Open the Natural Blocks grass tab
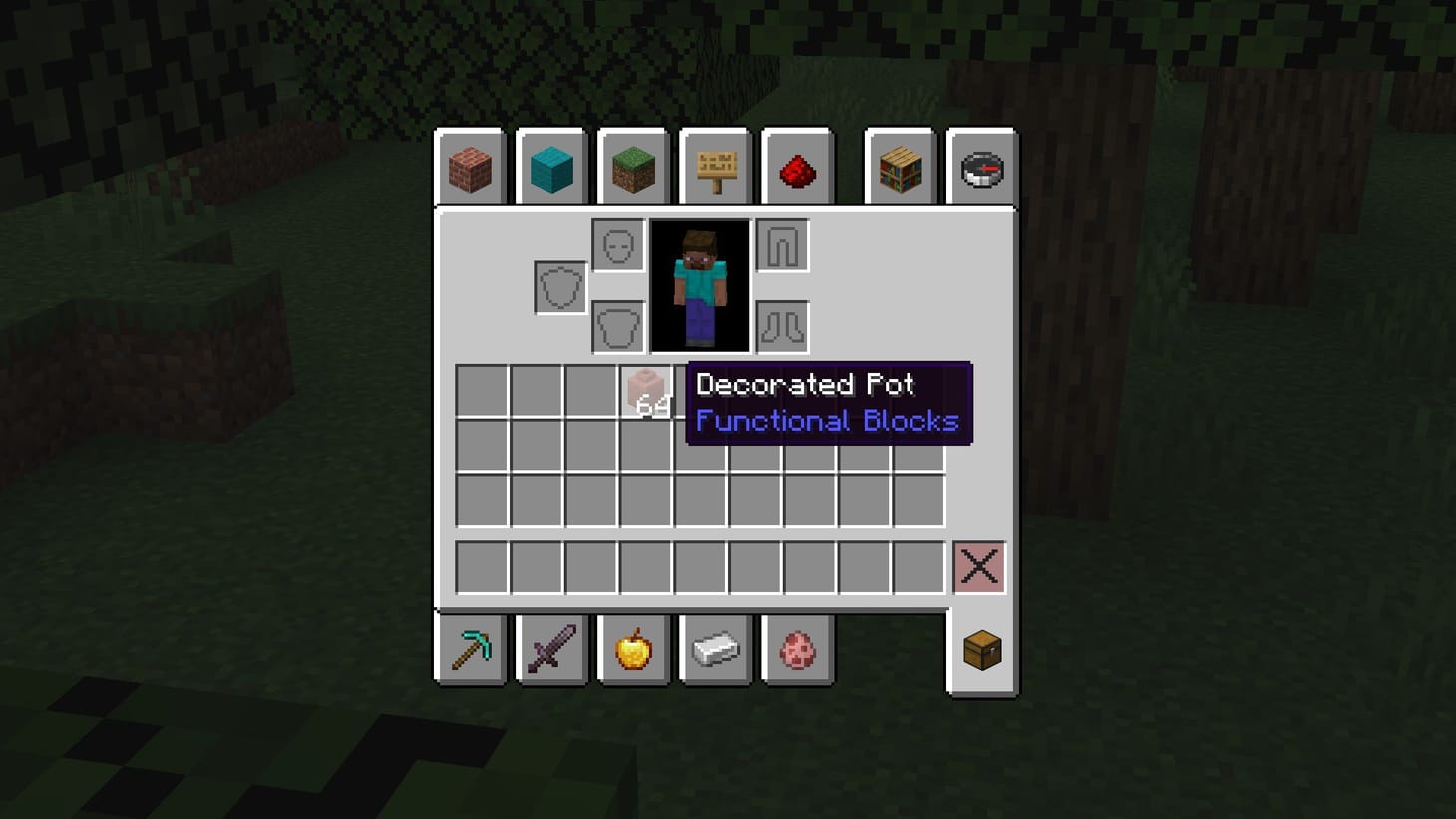 tap(635, 168)
